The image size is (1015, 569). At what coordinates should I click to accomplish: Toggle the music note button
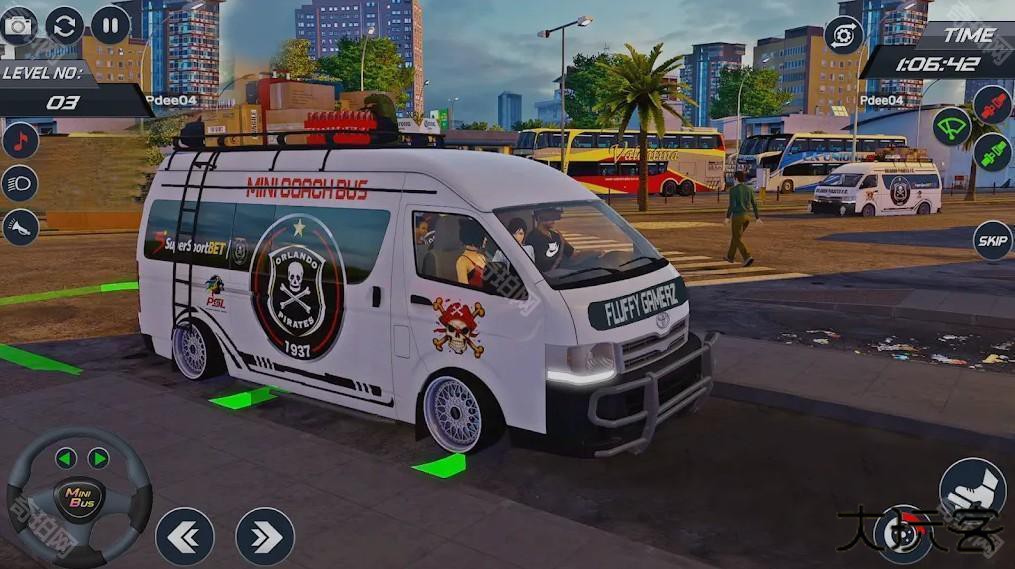(20, 140)
